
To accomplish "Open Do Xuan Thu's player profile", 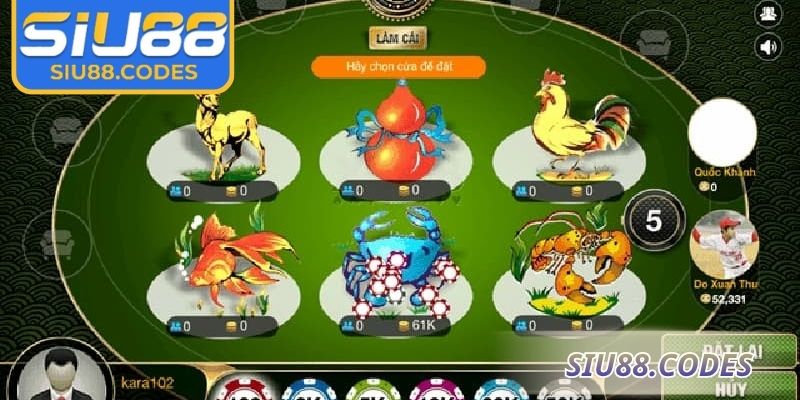I will tap(724, 246).
